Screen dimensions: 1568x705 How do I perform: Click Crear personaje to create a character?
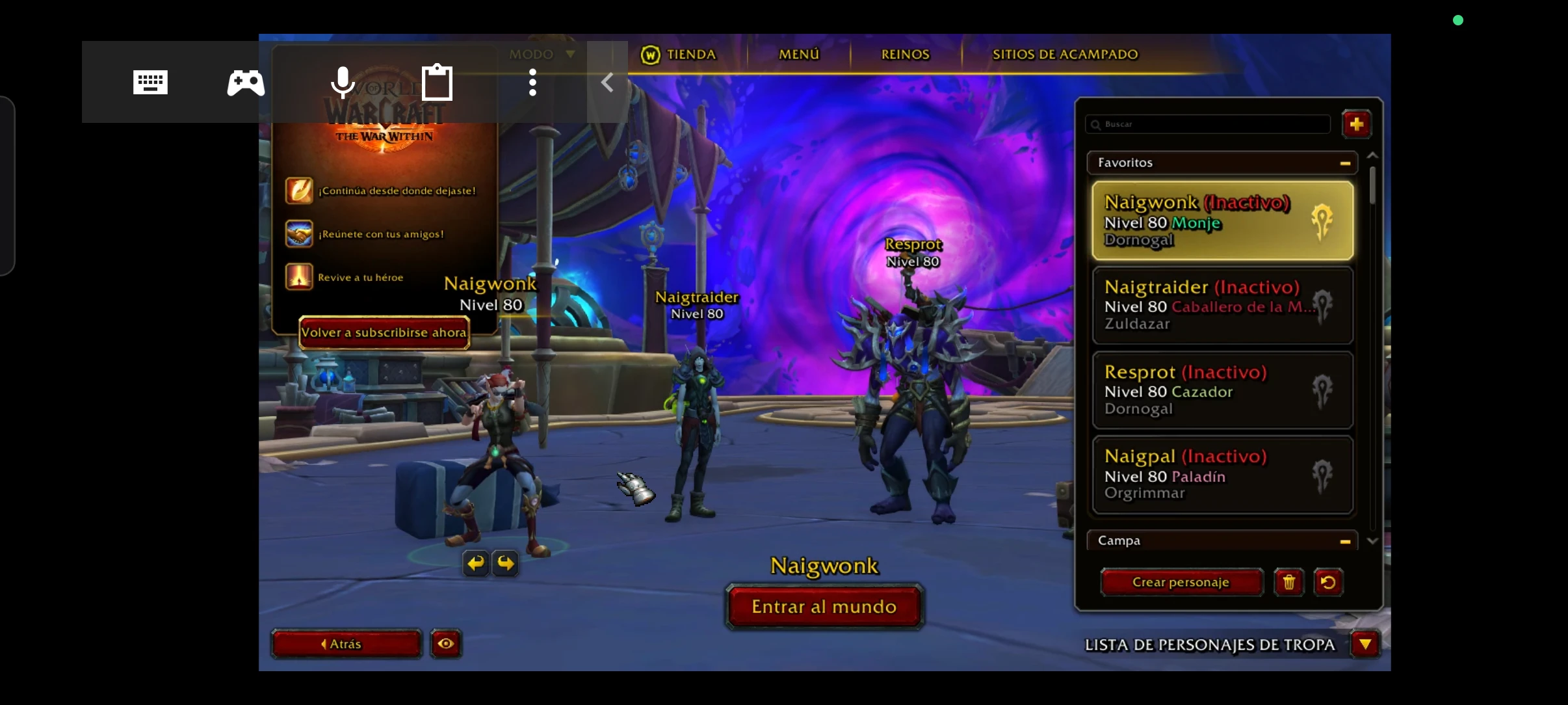1181,582
